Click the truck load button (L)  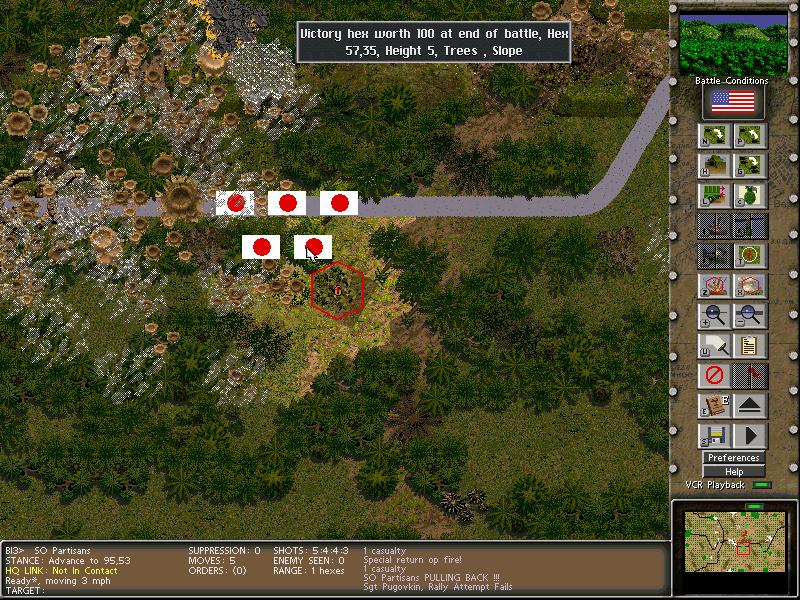click(714, 196)
